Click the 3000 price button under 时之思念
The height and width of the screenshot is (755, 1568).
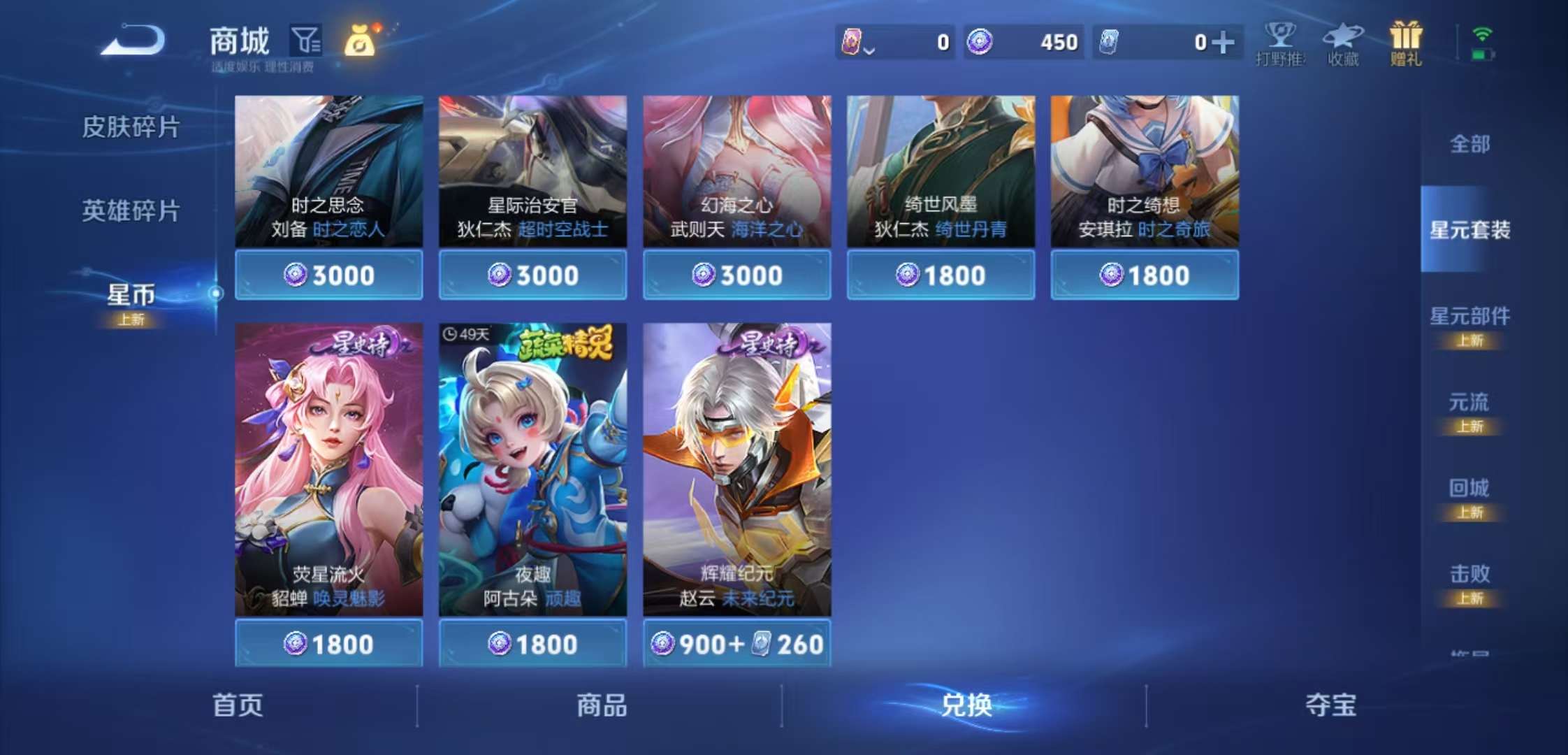pos(328,275)
